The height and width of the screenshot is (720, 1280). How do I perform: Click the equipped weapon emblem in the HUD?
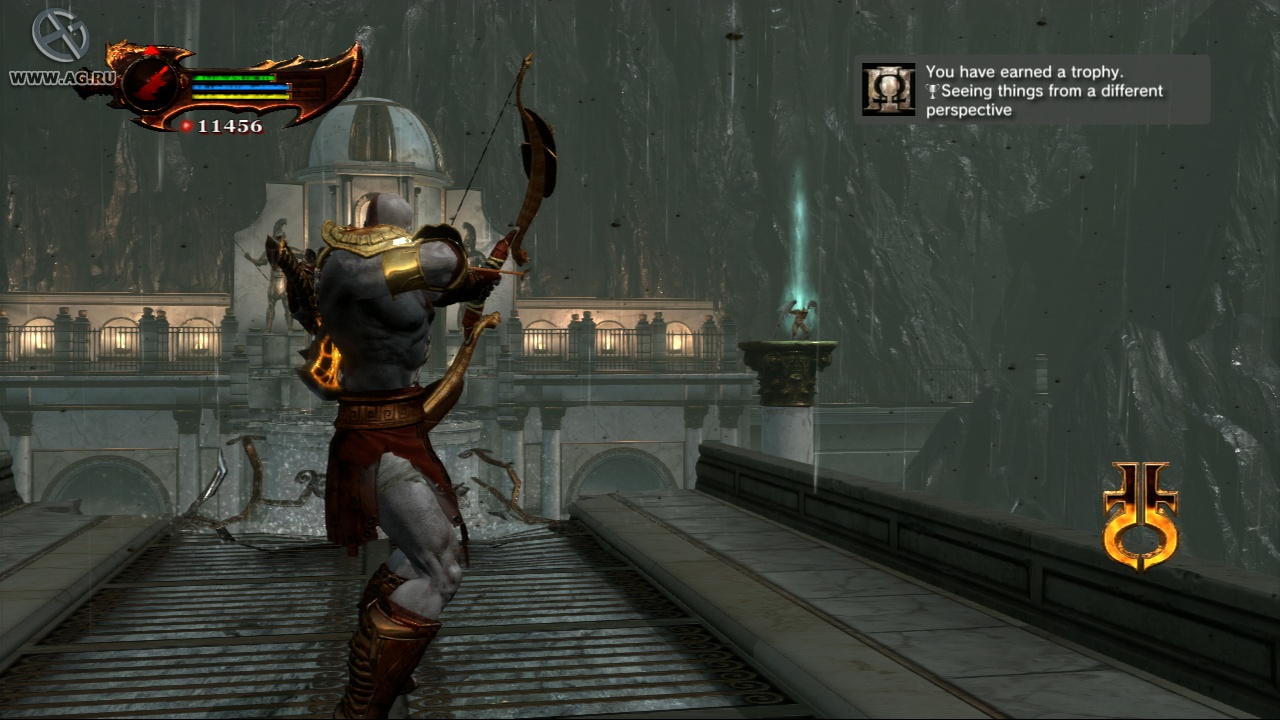tap(151, 81)
